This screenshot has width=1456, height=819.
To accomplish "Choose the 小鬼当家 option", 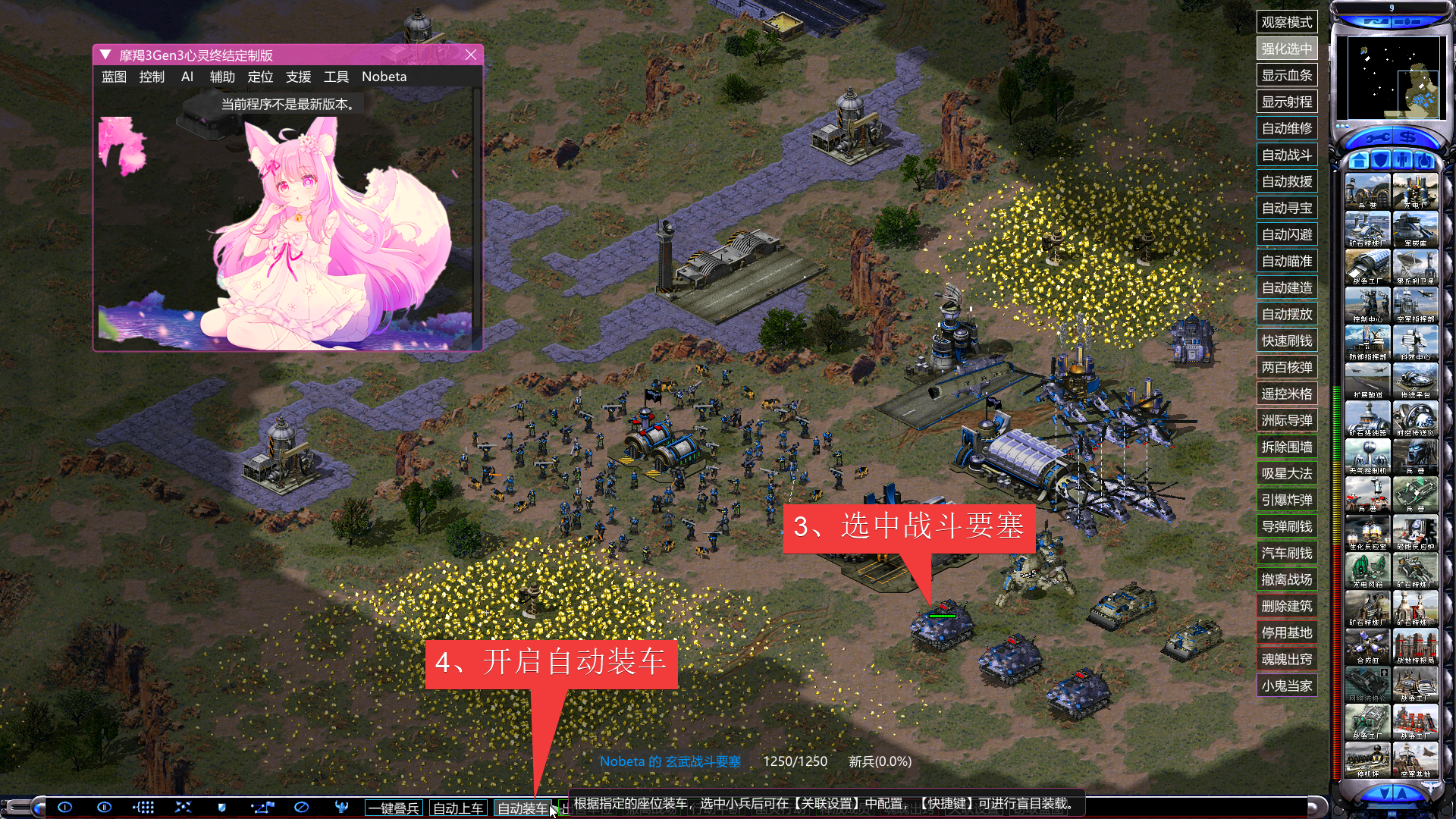I will [1287, 686].
